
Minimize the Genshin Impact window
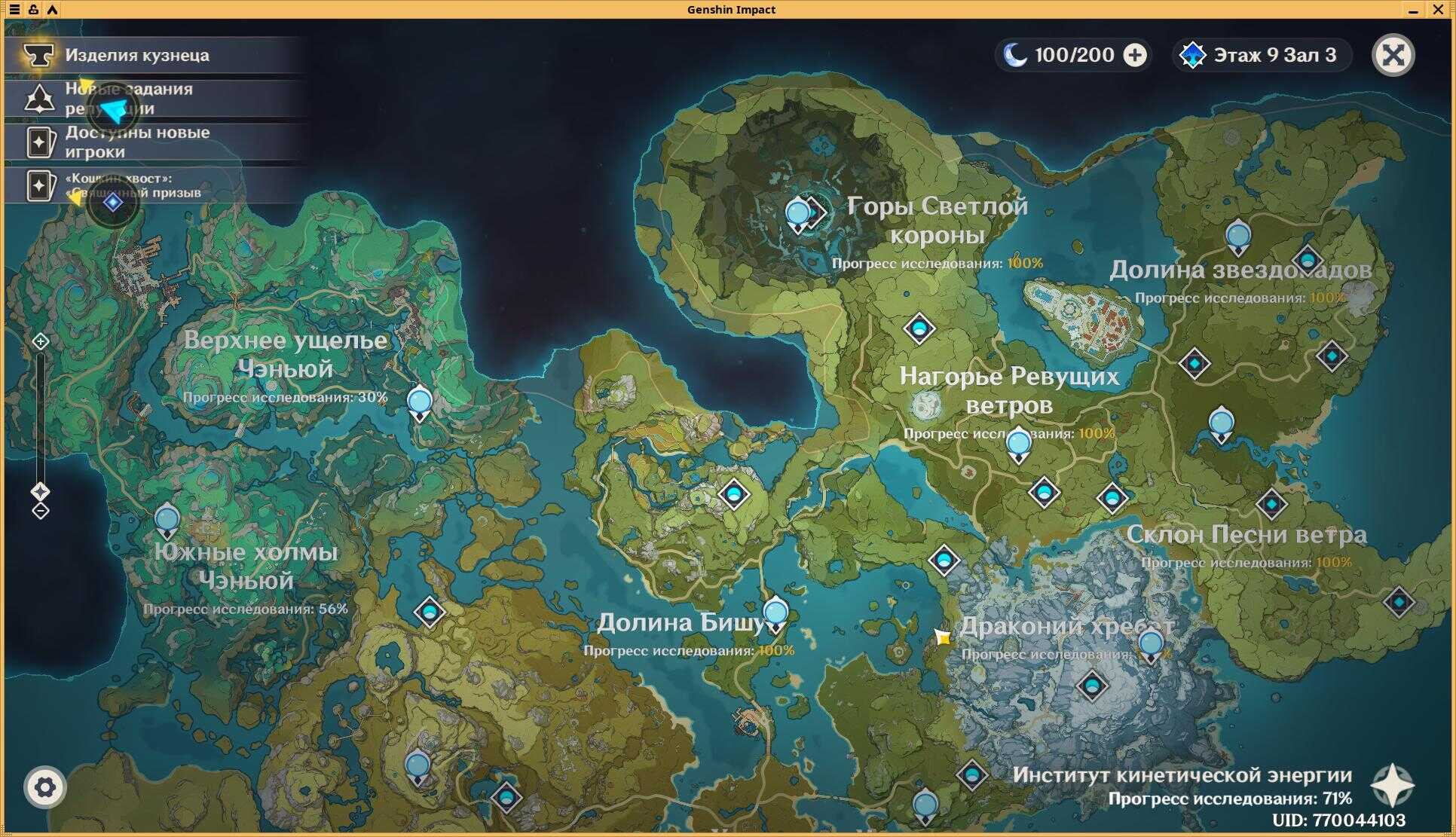point(1413,9)
